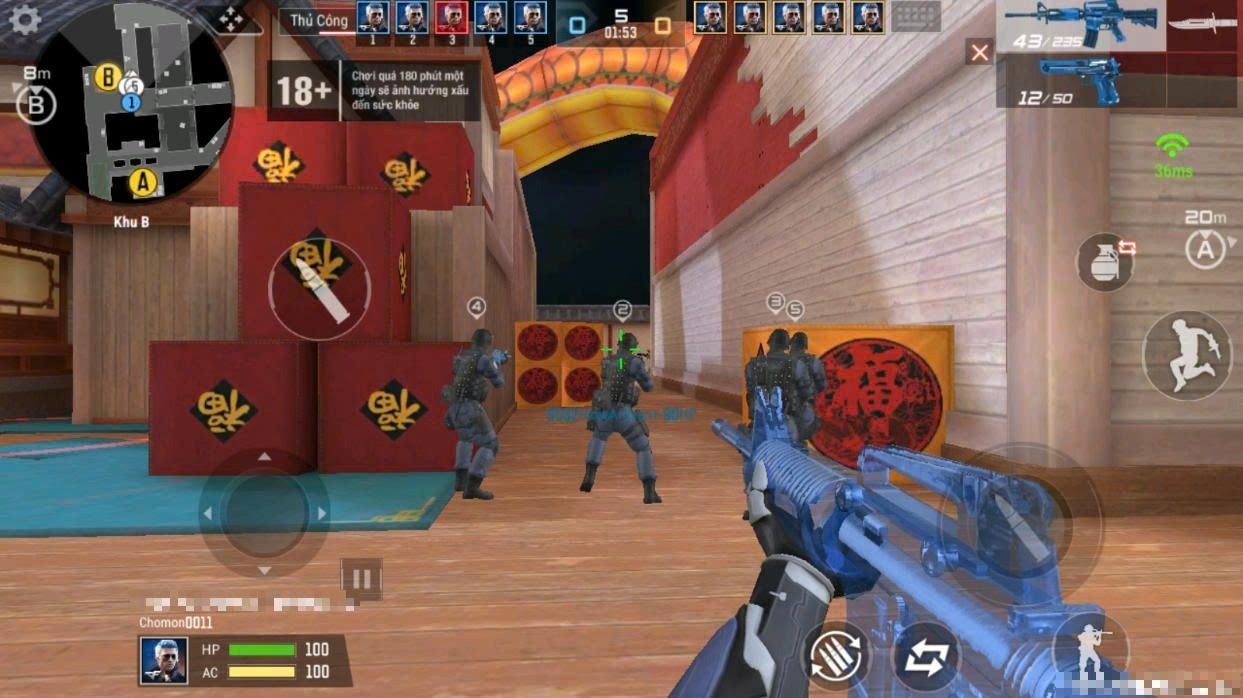Viewport: 1243px width, 698px height.
Task: Activate the jump button
Action: click(1187, 355)
